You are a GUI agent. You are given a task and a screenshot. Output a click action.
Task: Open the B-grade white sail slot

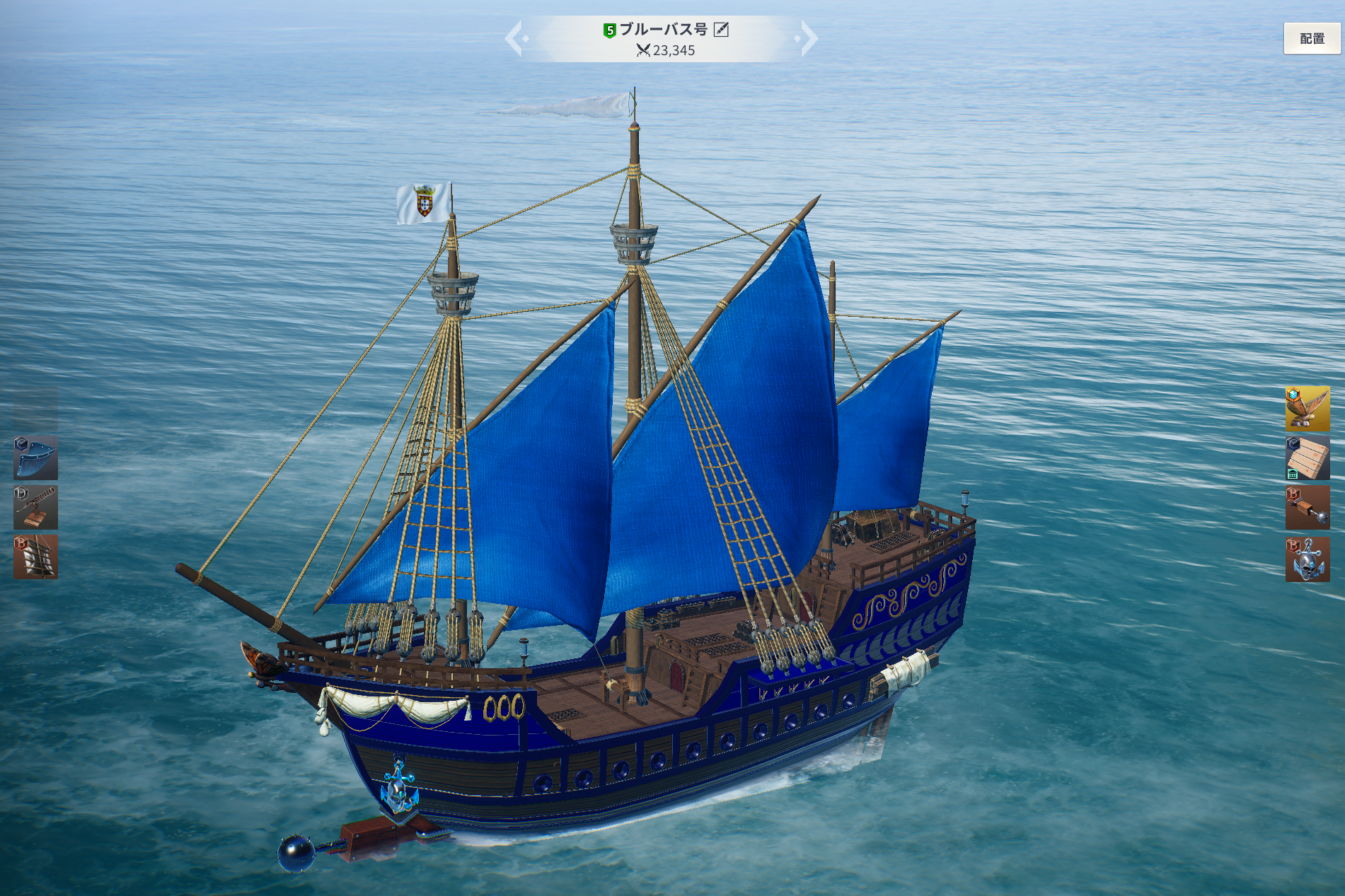35,557
